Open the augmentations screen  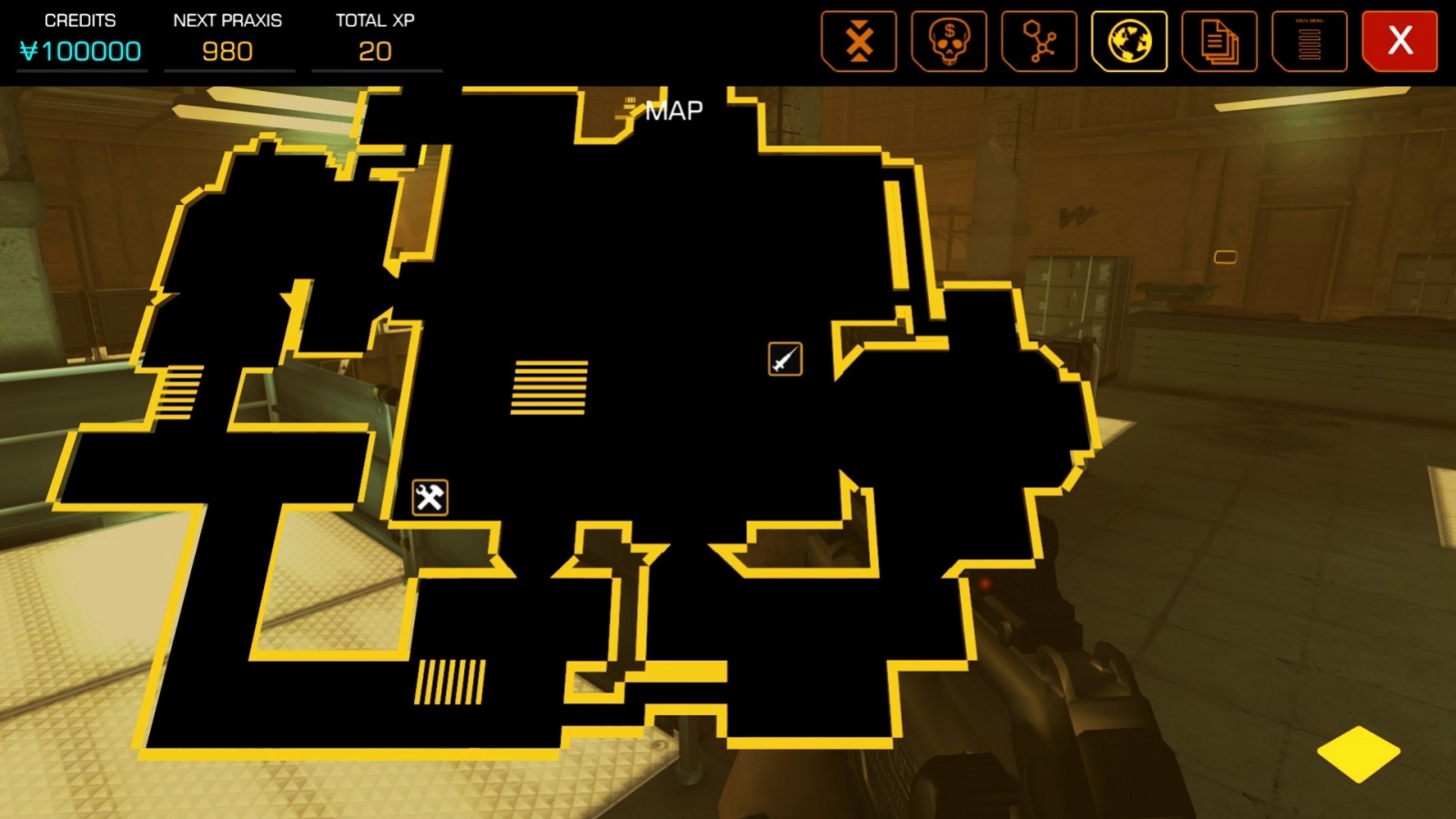pos(858,41)
